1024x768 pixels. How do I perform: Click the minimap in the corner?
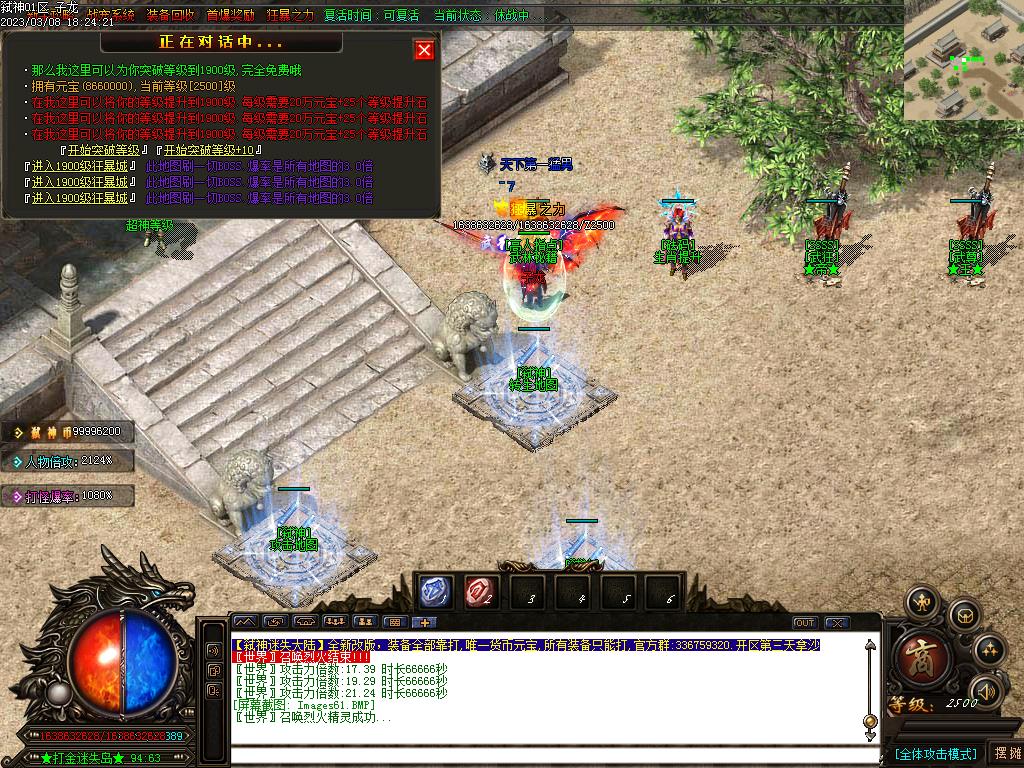click(963, 60)
